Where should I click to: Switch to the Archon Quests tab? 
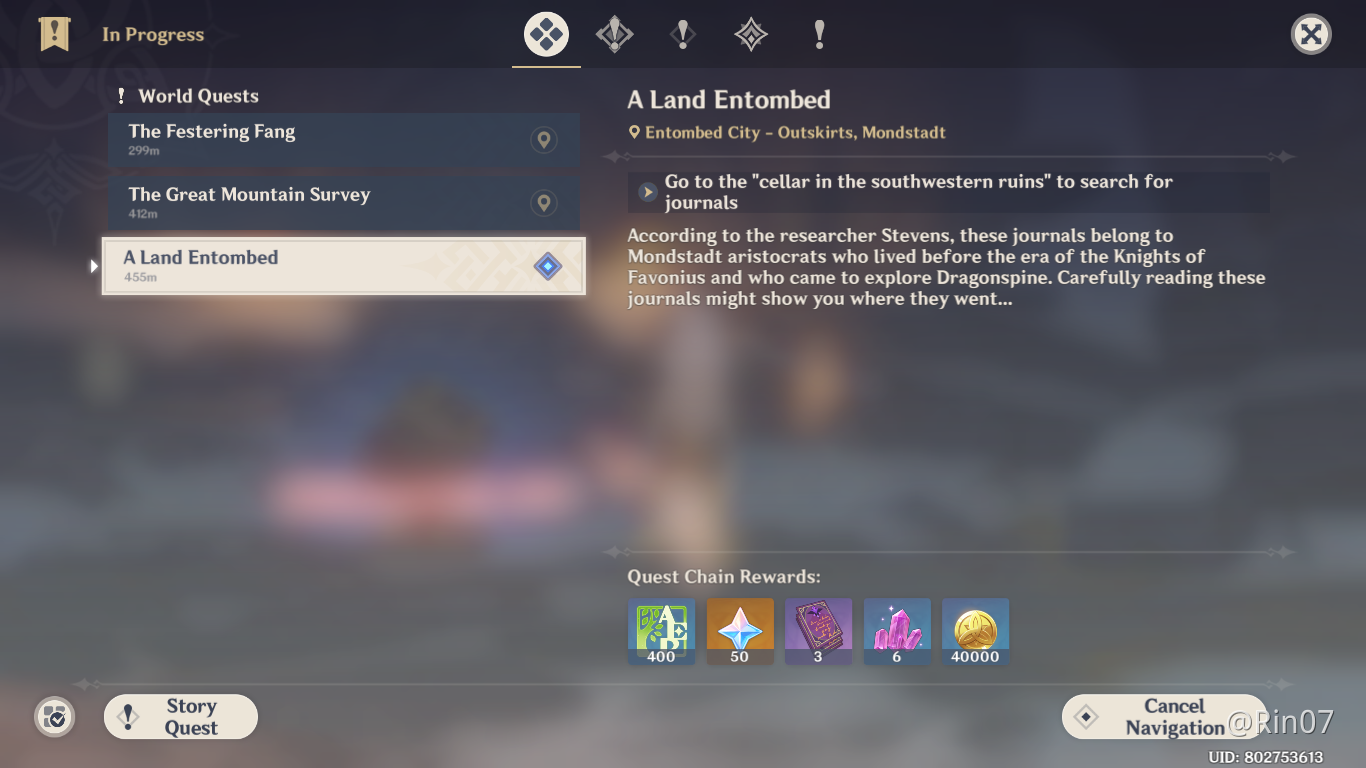point(614,33)
